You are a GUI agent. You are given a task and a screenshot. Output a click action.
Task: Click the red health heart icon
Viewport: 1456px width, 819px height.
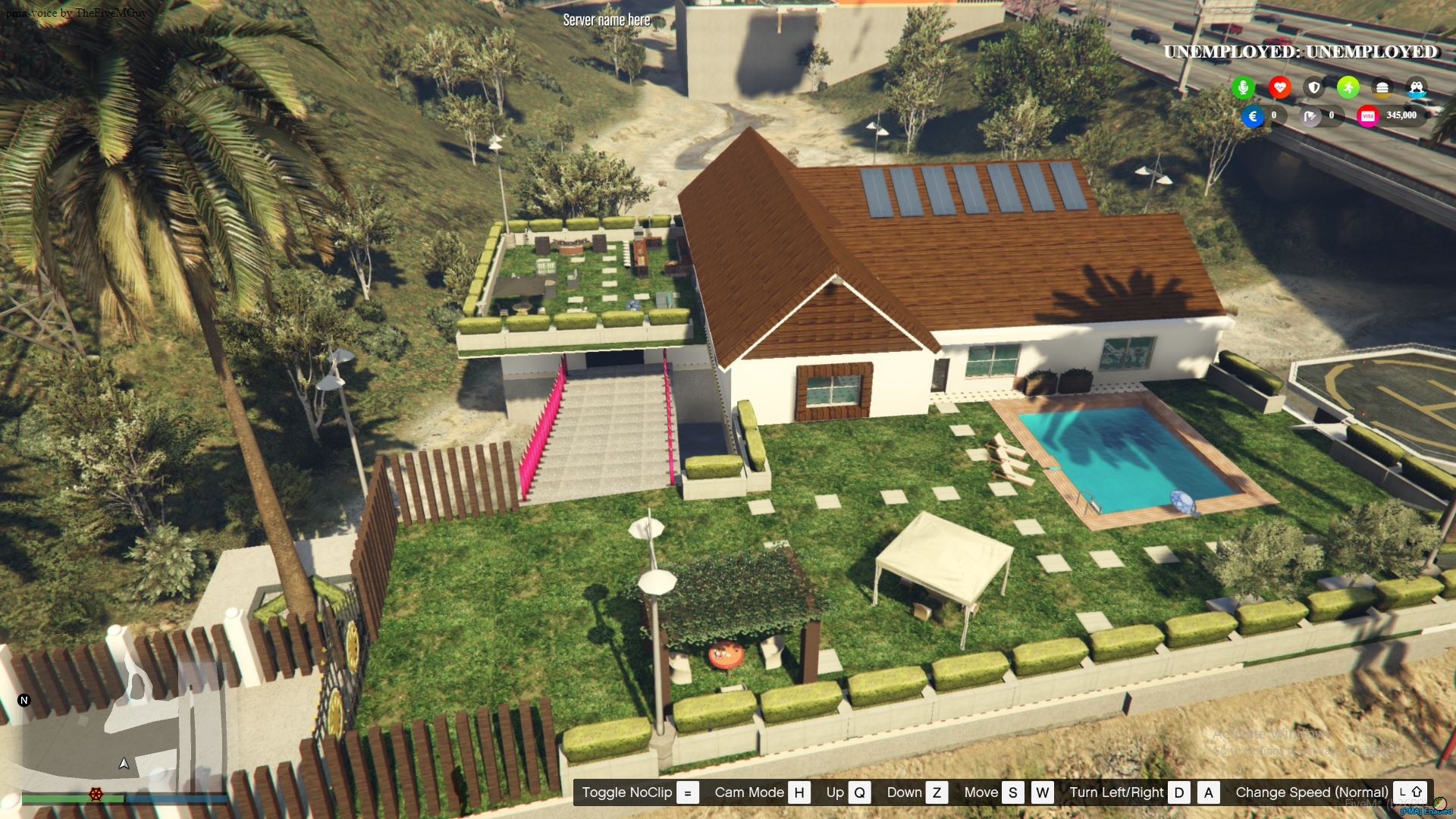click(x=1281, y=86)
